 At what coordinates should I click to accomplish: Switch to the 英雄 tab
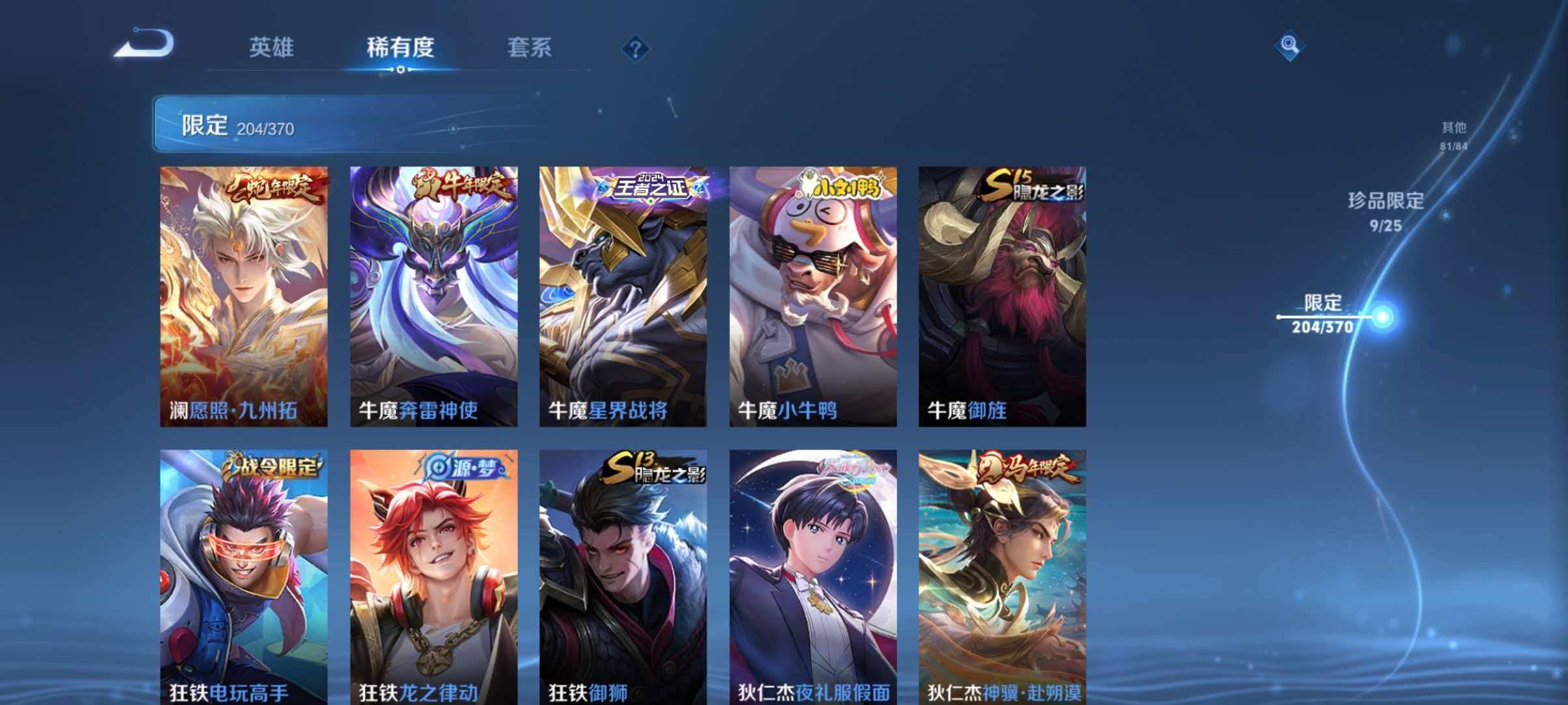click(272, 48)
